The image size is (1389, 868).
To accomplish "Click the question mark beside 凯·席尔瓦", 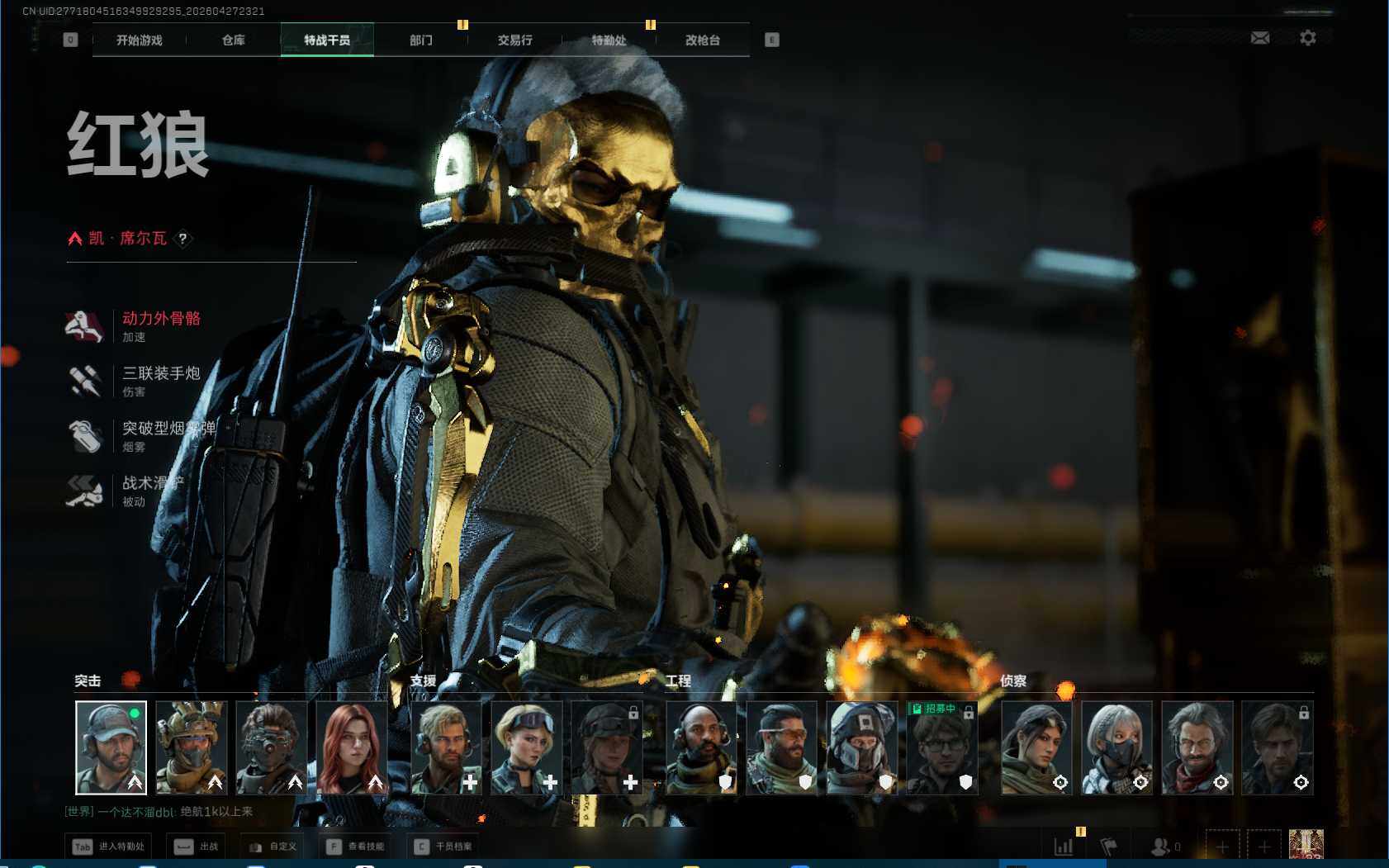I will (x=183, y=239).
